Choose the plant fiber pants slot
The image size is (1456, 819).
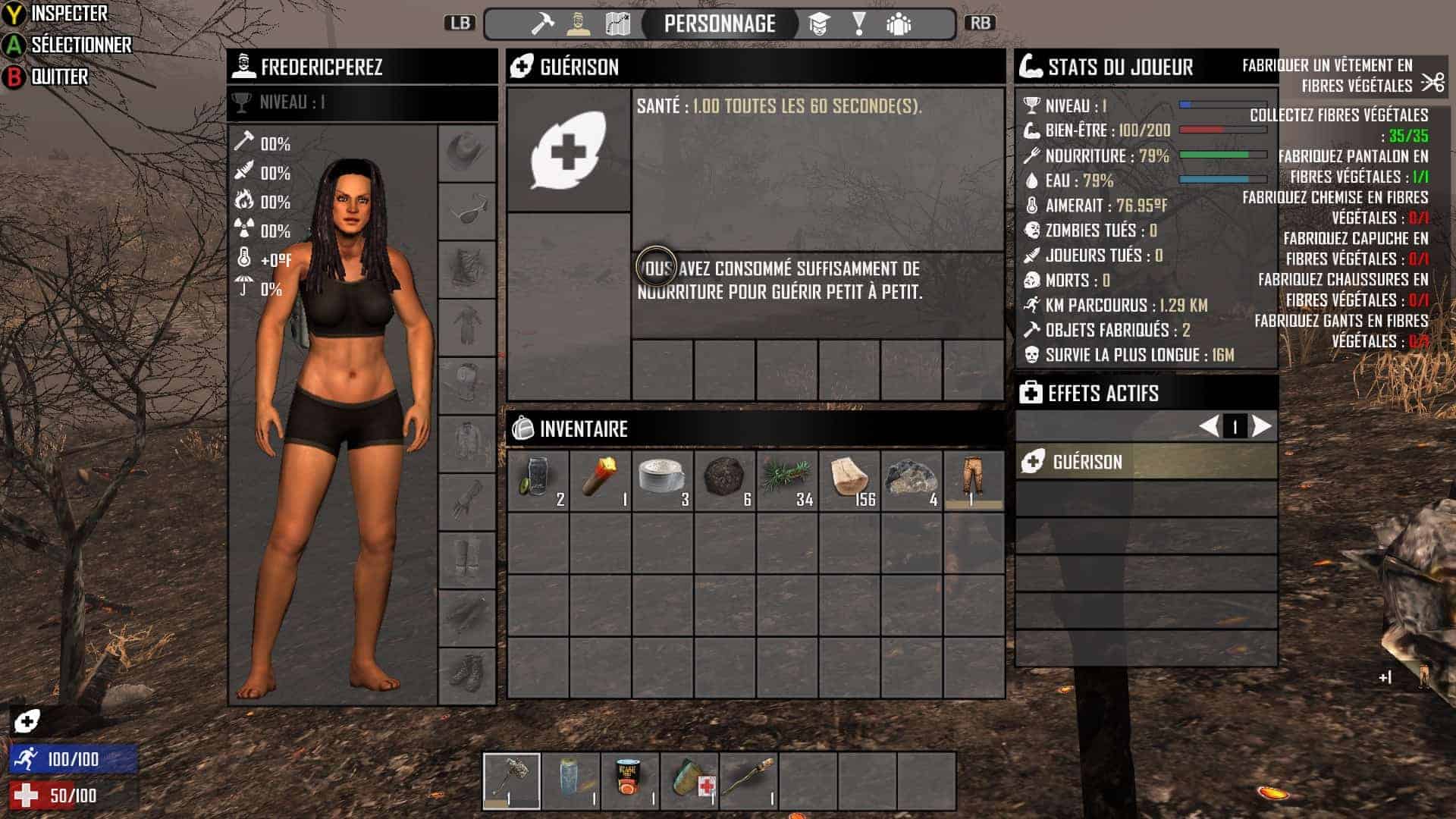[974, 481]
